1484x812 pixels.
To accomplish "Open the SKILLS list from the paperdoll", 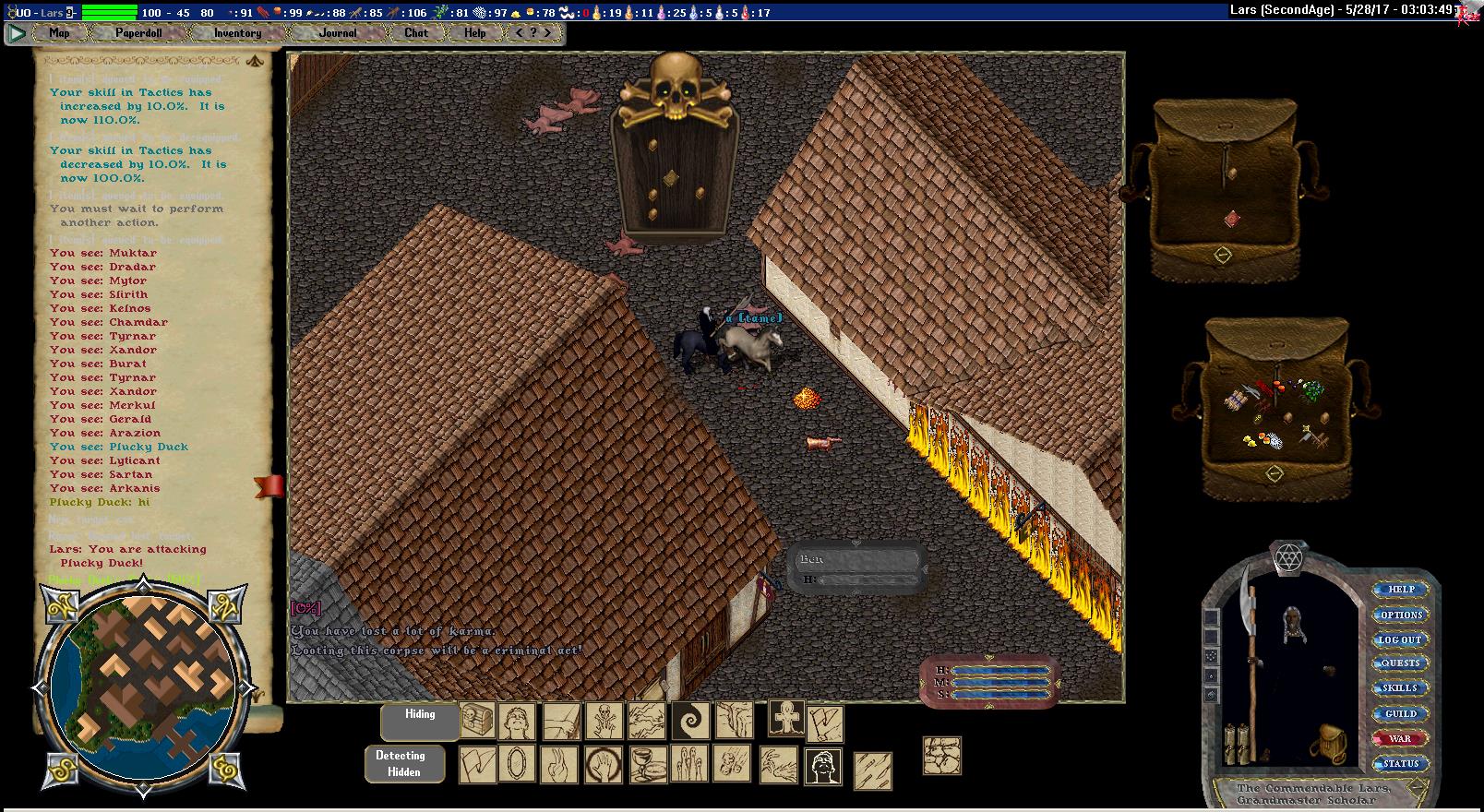I will click(1400, 688).
